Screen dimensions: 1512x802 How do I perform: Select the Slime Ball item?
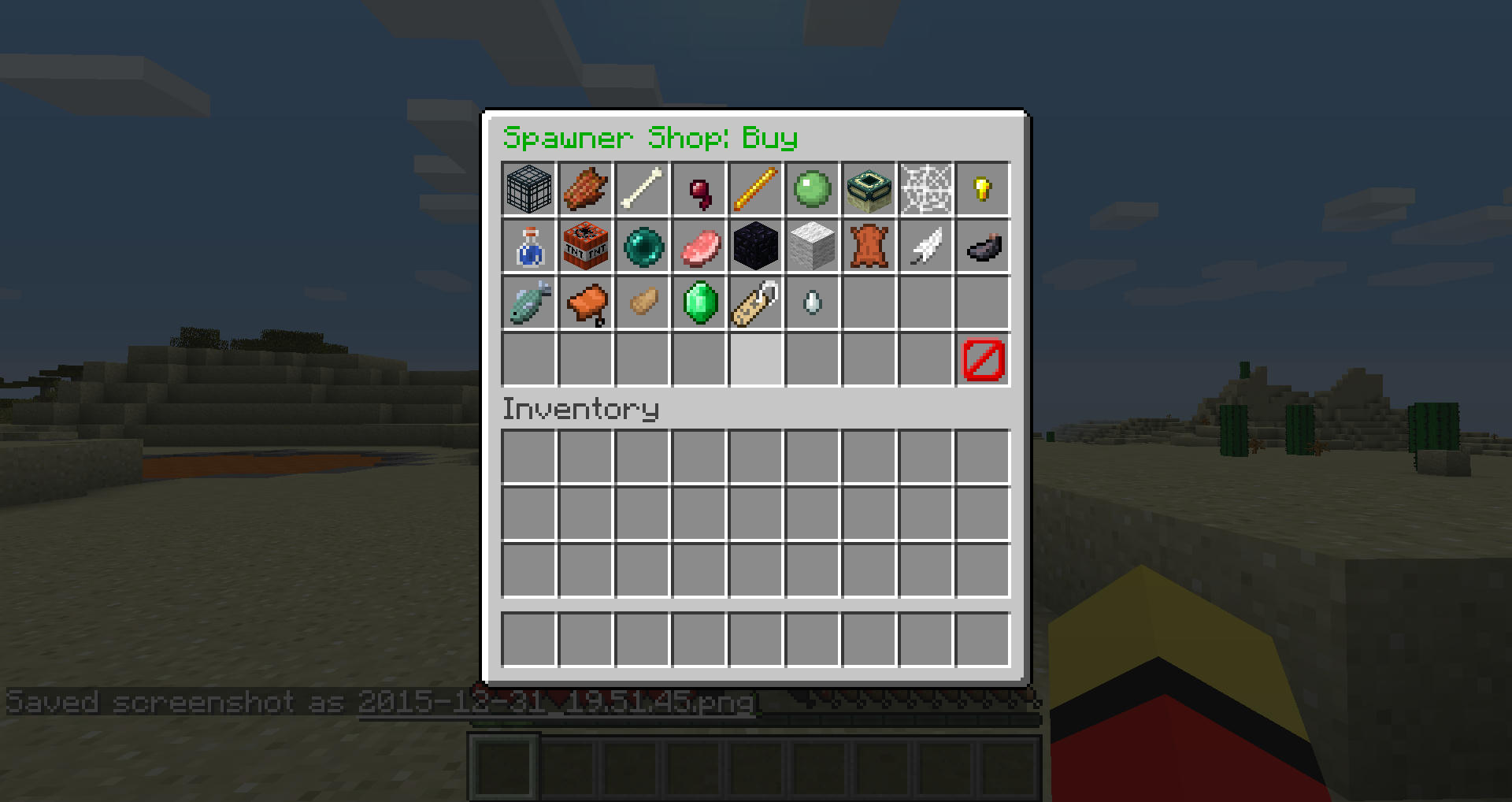813,189
